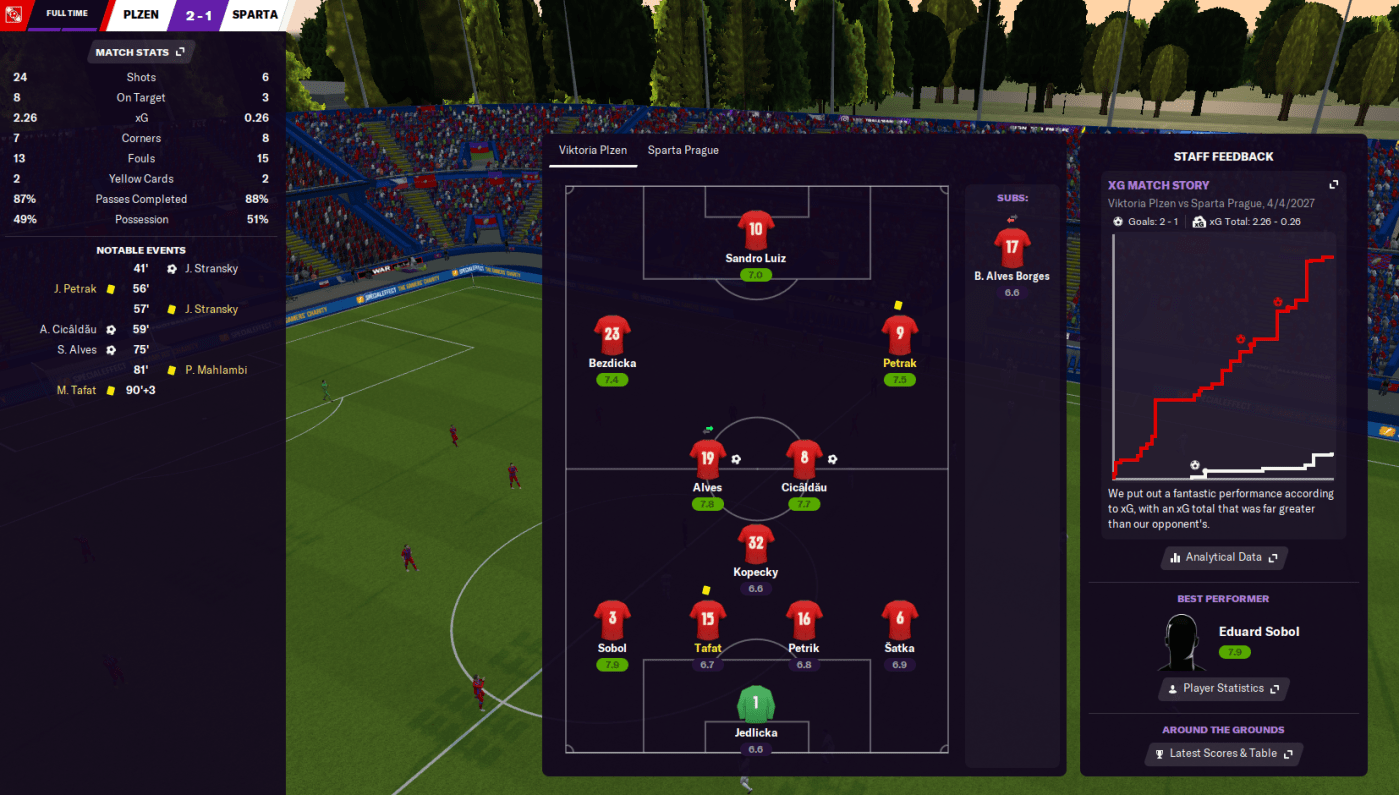Expand the xG Match Story graph
This screenshot has width=1399, height=795.
(x=1332, y=185)
